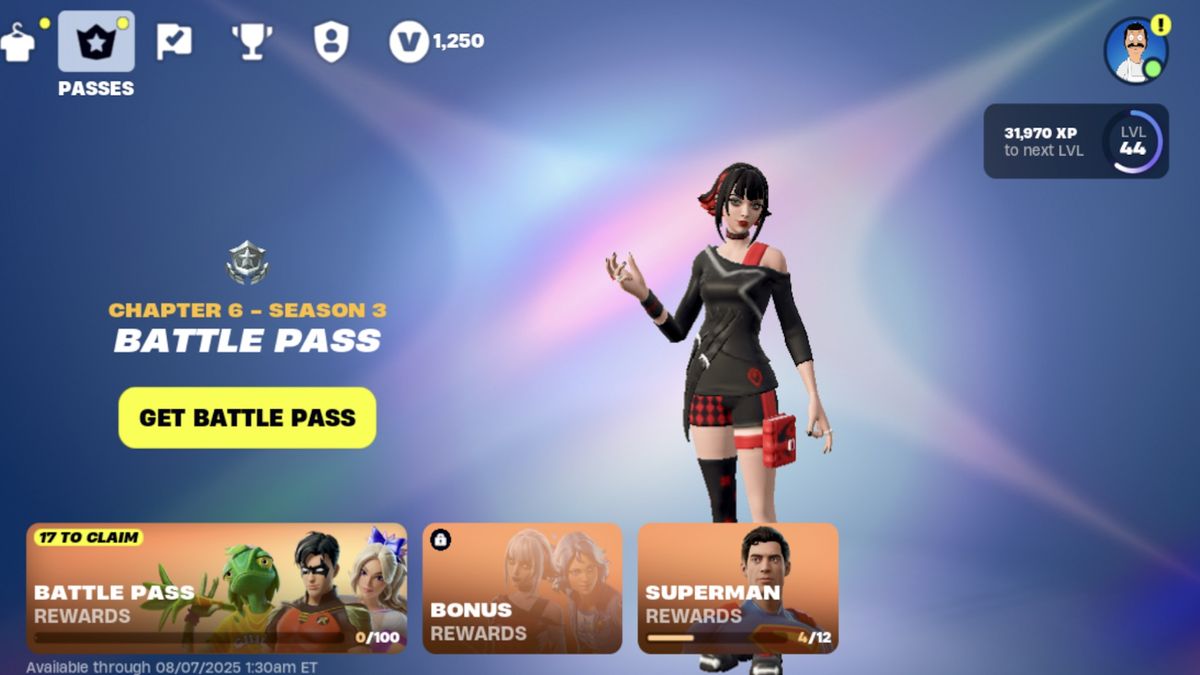
Task: Select the Passes tab
Action: [96, 42]
